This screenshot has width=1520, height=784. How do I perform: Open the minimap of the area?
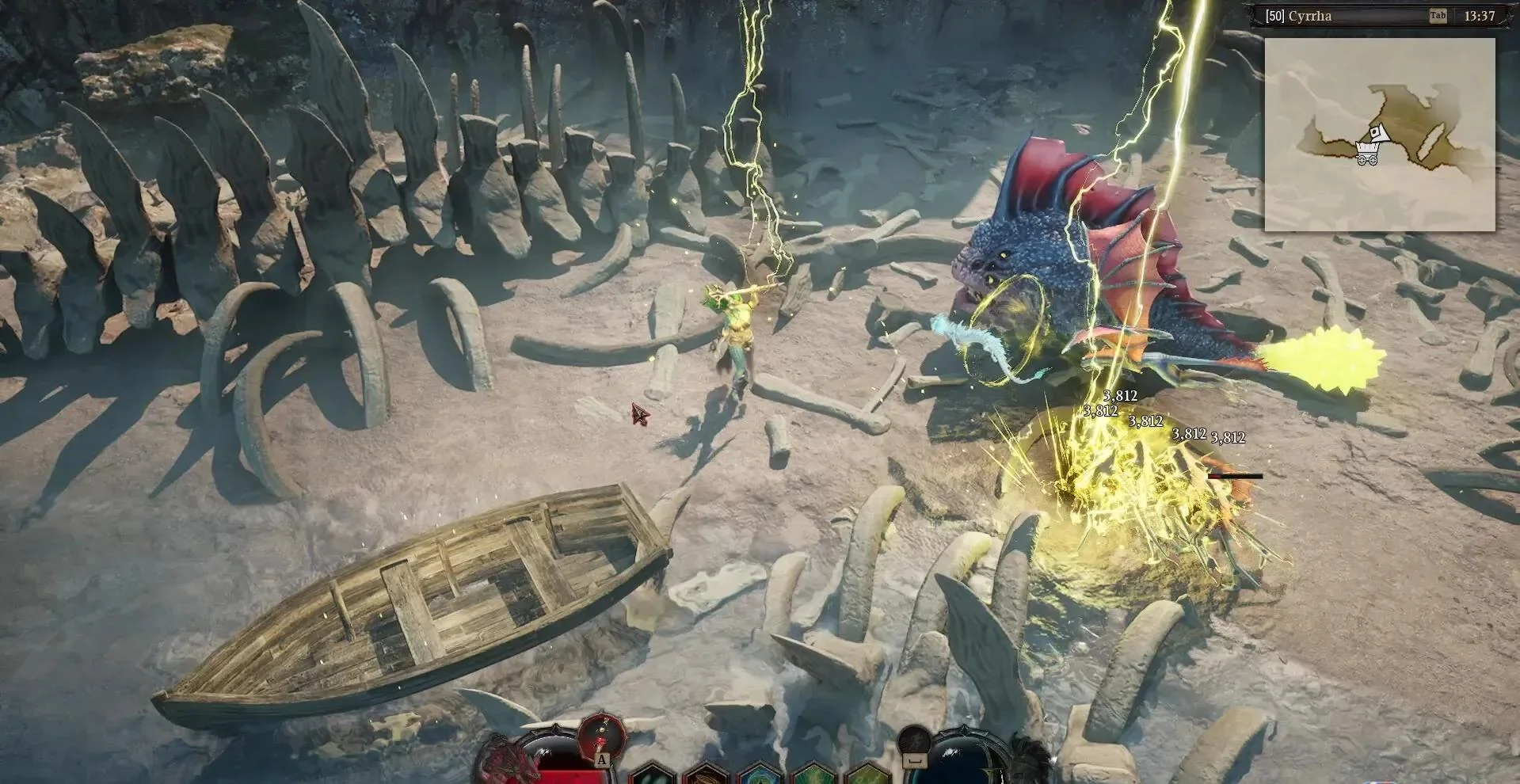(x=1379, y=135)
